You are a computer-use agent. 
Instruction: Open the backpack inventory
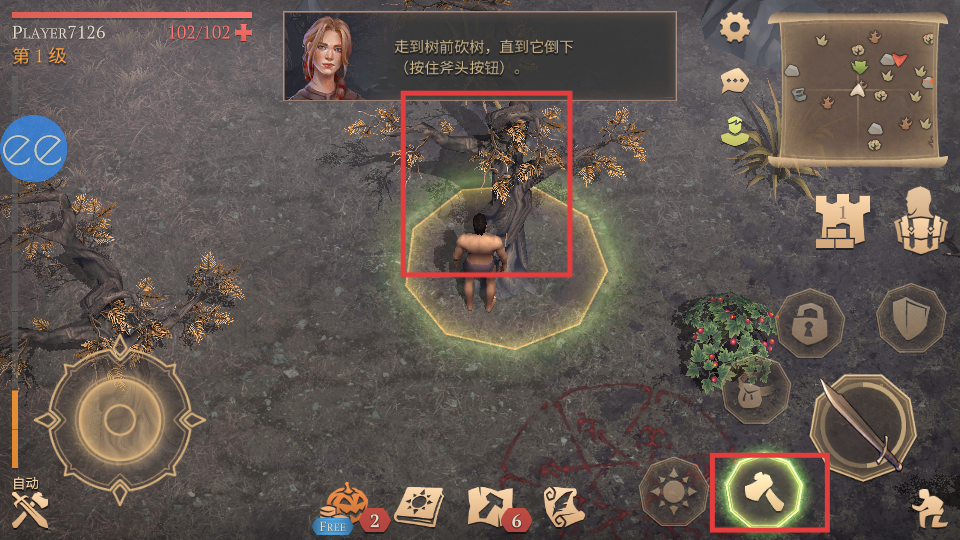(918, 218)
